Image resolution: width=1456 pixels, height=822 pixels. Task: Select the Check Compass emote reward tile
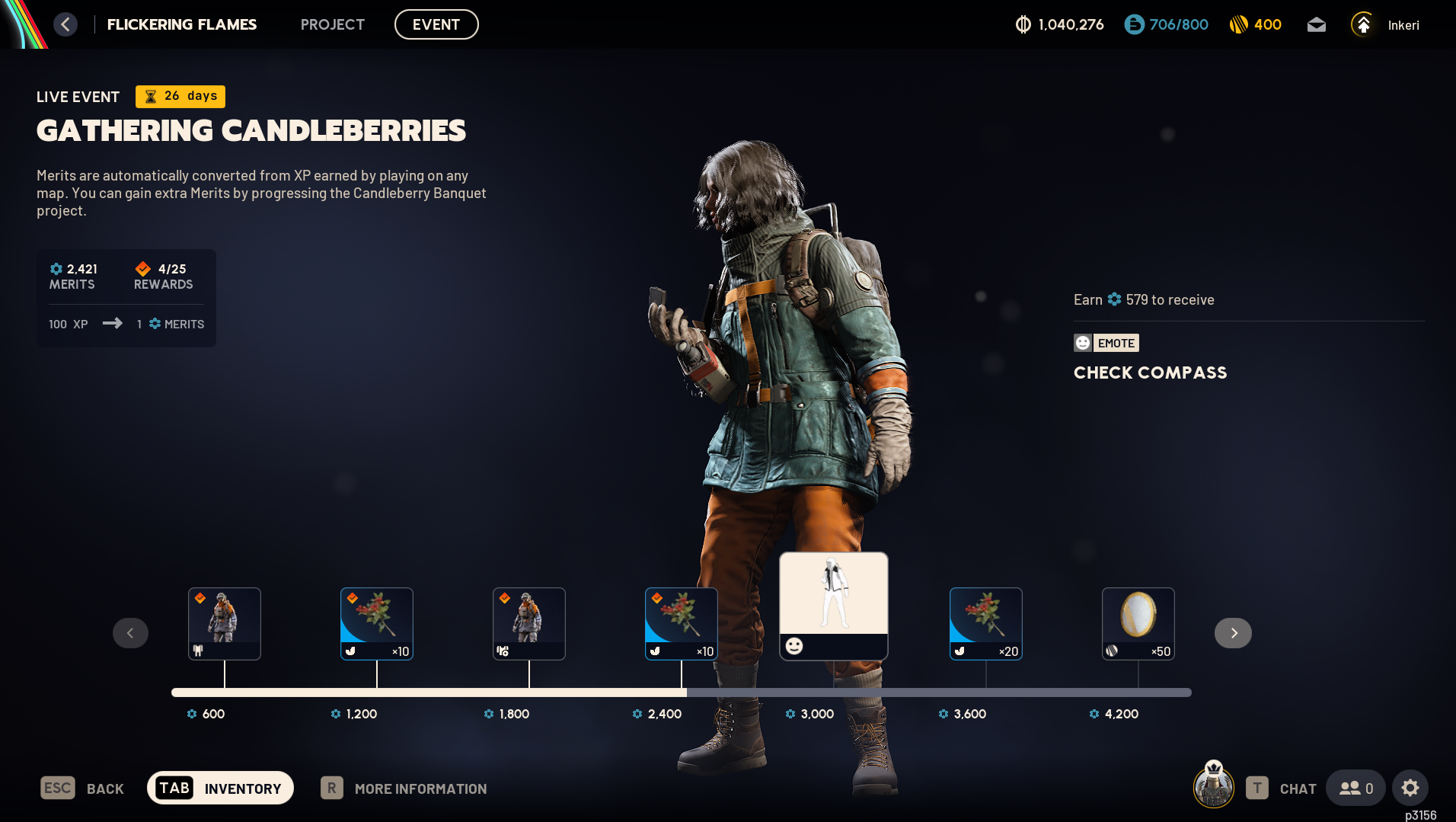(x=833, y=606)
